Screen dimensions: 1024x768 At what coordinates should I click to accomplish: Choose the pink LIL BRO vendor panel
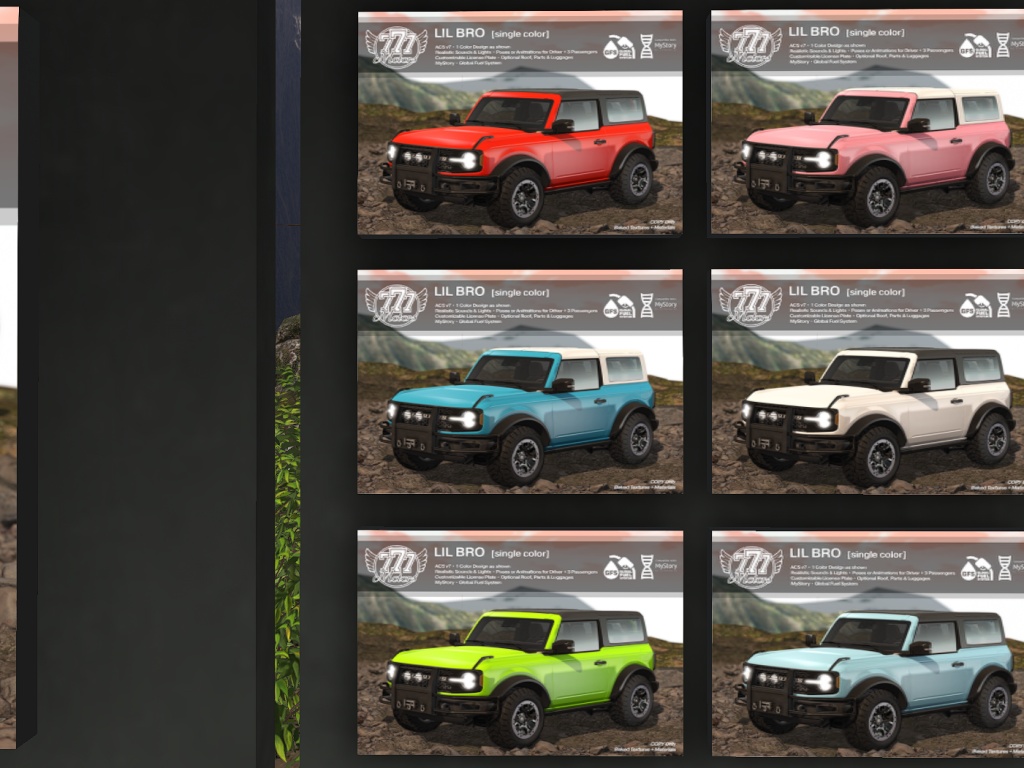[x=868, y=124]
